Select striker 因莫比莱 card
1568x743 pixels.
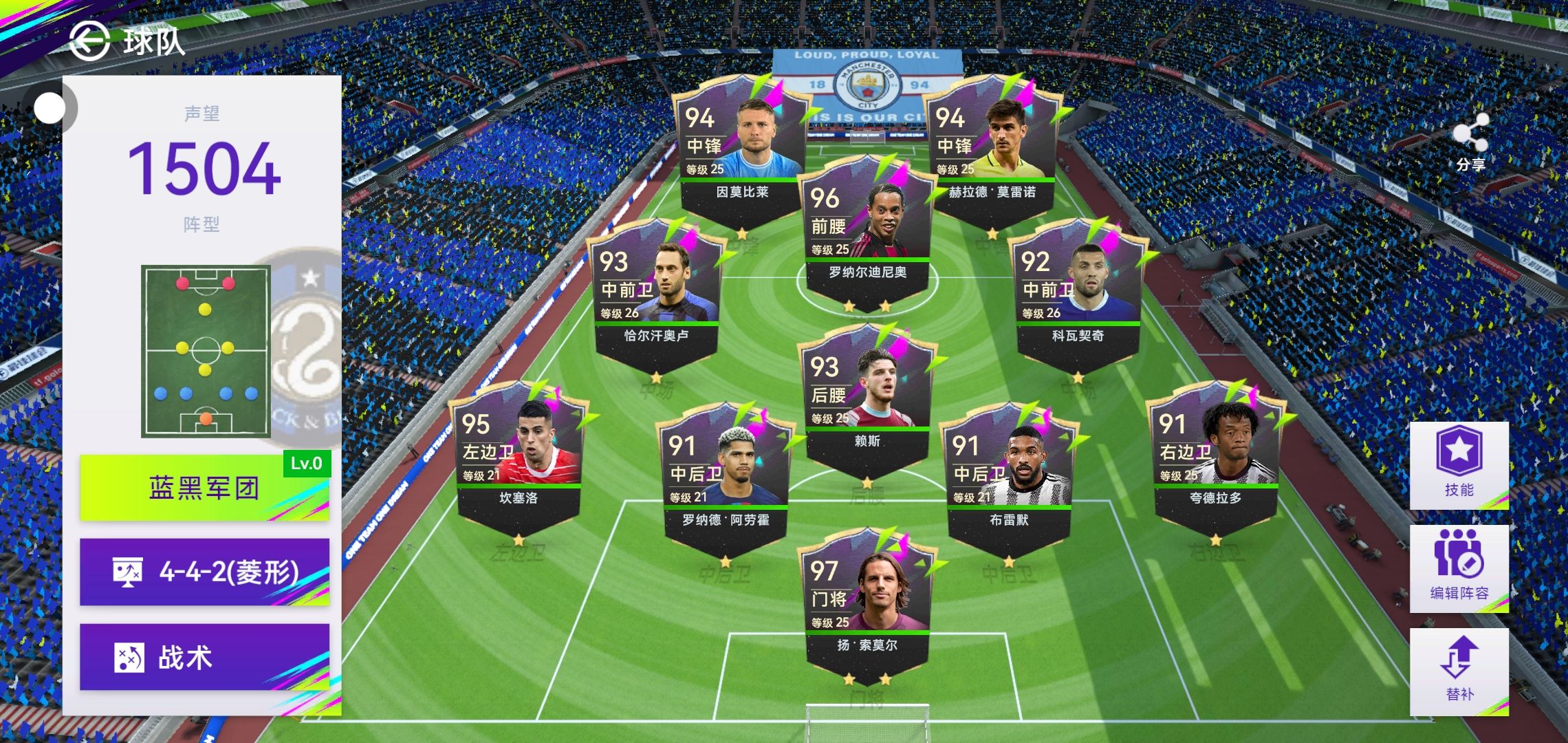pyautogui.click(x=742, y=151)
